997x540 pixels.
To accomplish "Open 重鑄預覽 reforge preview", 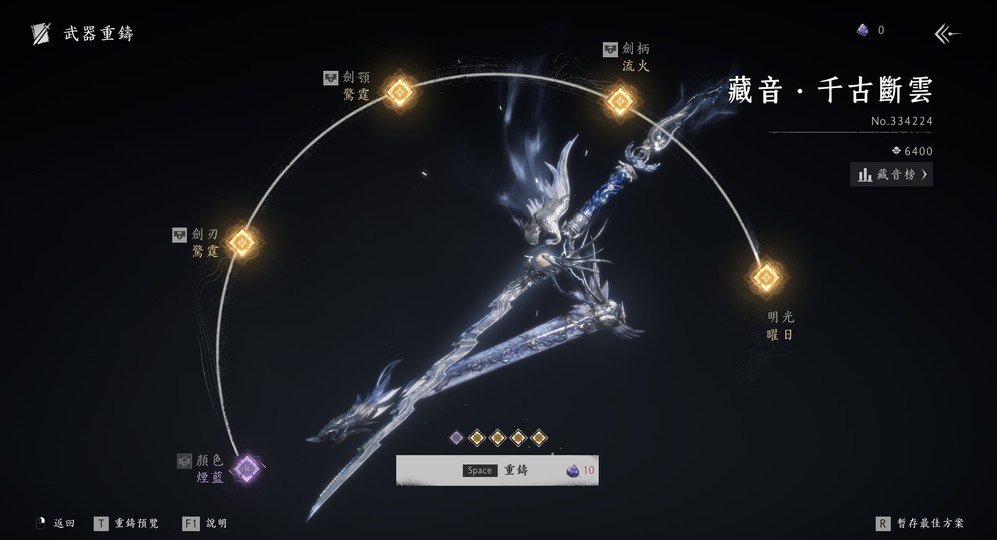I will click(127, 523).
